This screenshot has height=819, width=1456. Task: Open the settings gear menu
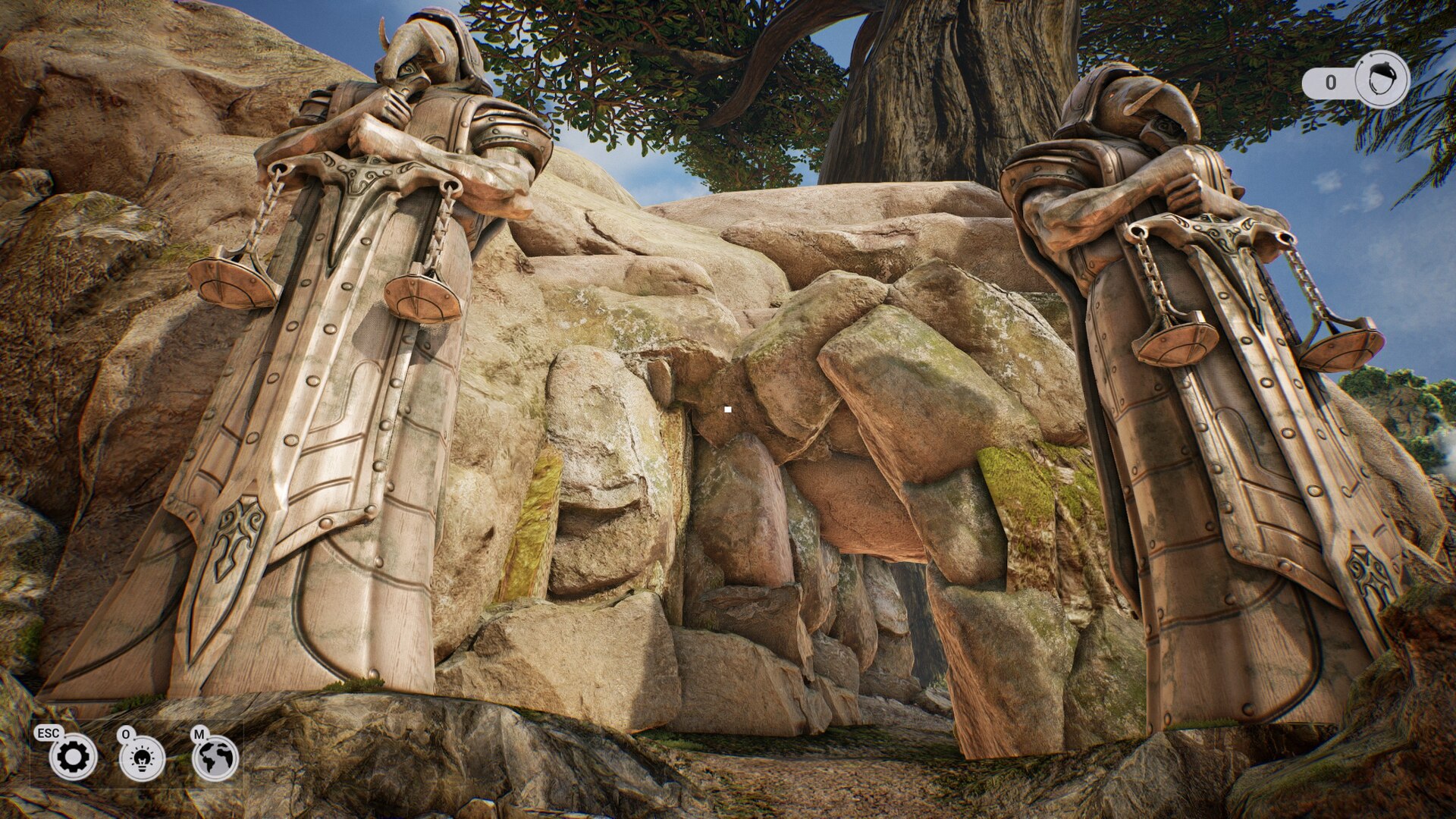click(73, 757)
